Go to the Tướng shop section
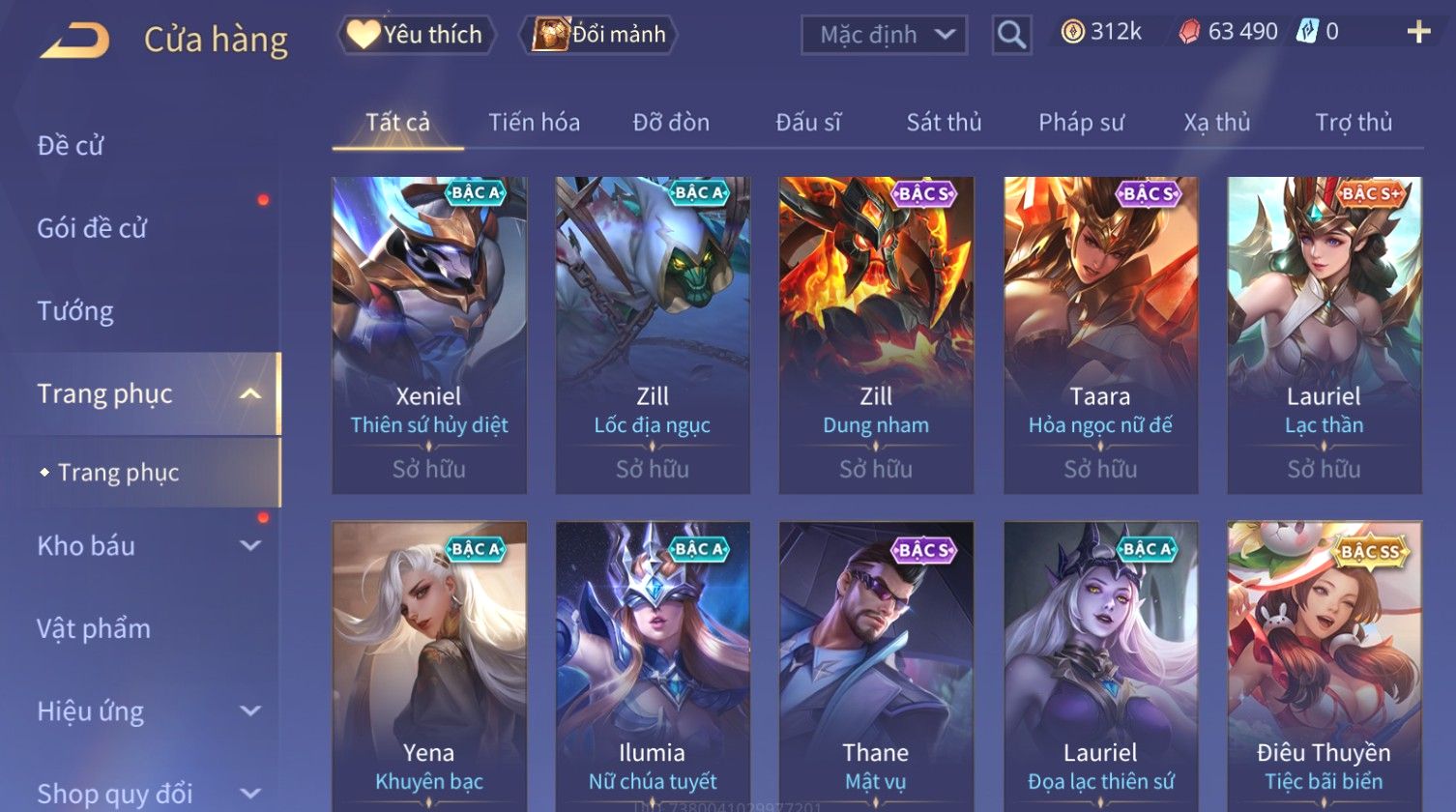 pyautogui.click(x=75, y=311)
